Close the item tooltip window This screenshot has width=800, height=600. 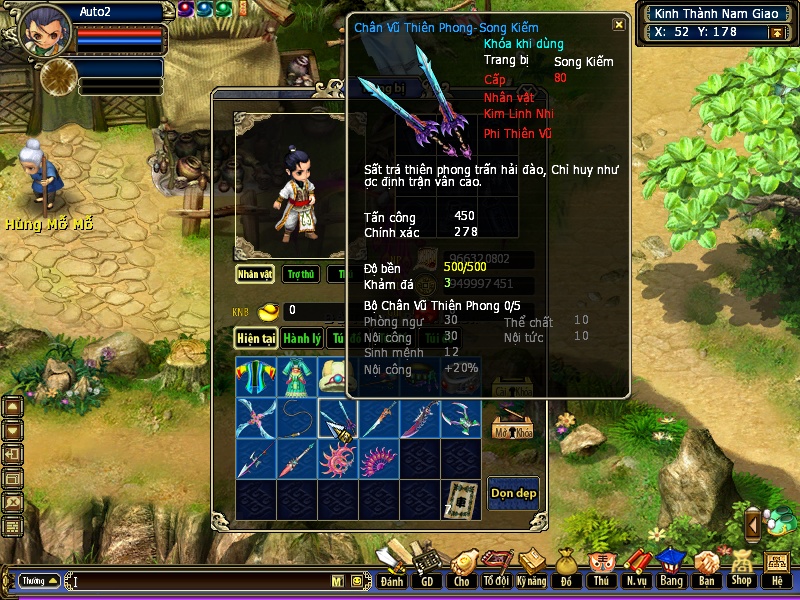[x=619, y=25]
